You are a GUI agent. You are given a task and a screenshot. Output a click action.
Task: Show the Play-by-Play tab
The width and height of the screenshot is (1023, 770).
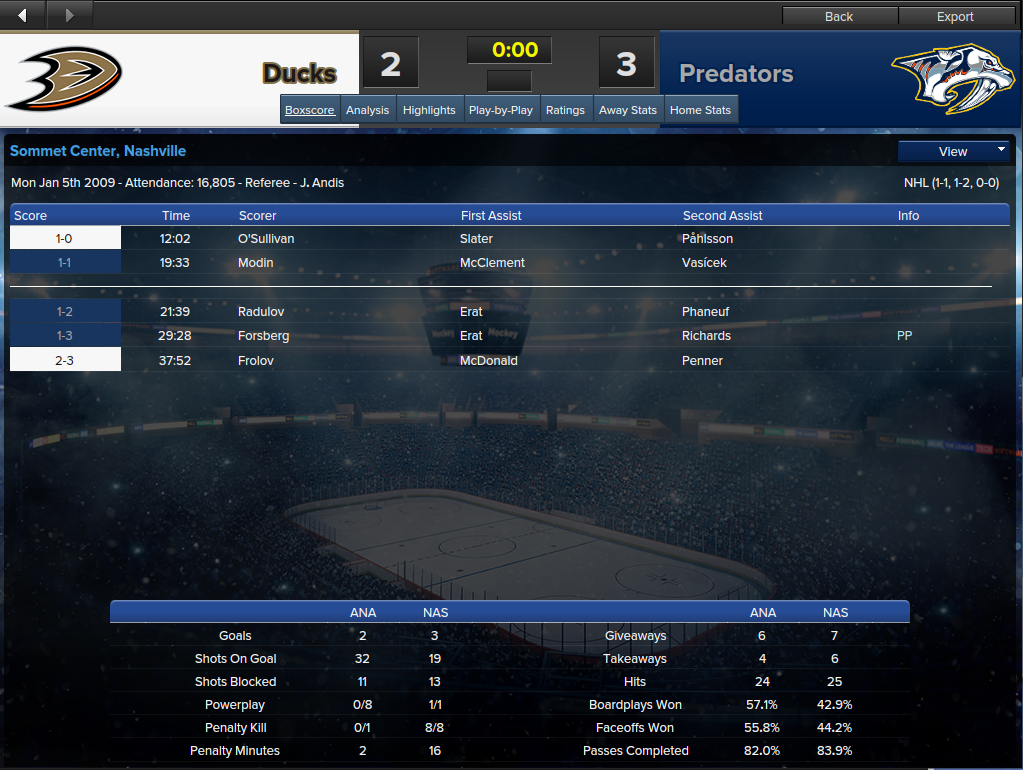(501, 110)
